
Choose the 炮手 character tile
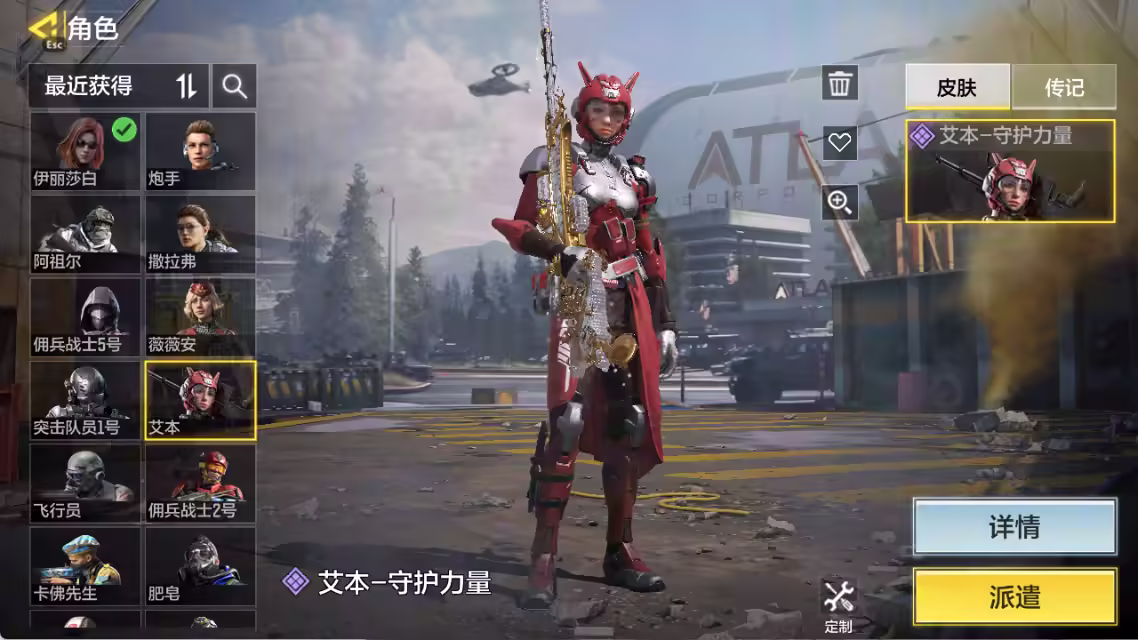[201, 151]
